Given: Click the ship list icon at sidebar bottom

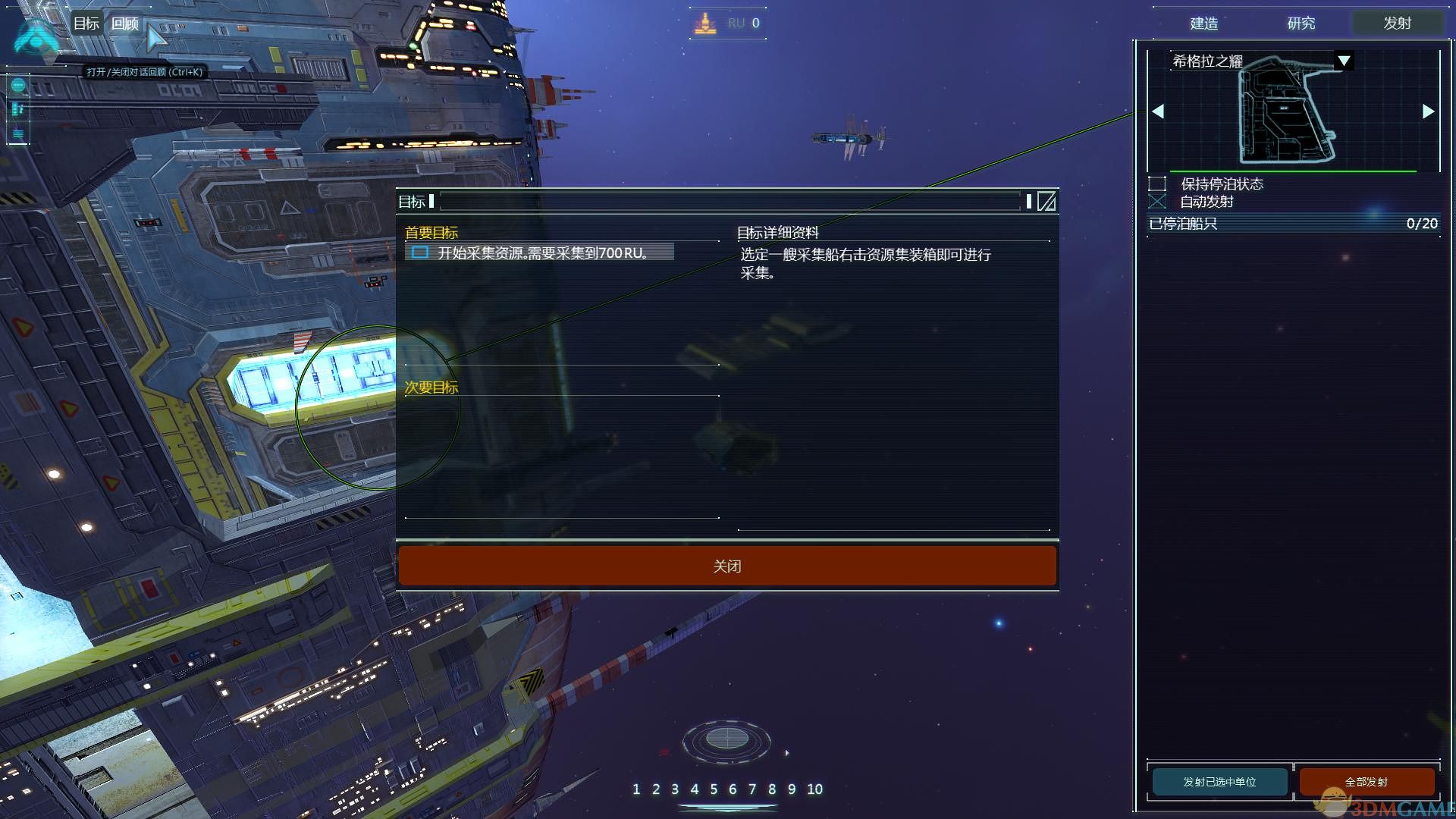Looking at the screenshot, I should (17, 134).
